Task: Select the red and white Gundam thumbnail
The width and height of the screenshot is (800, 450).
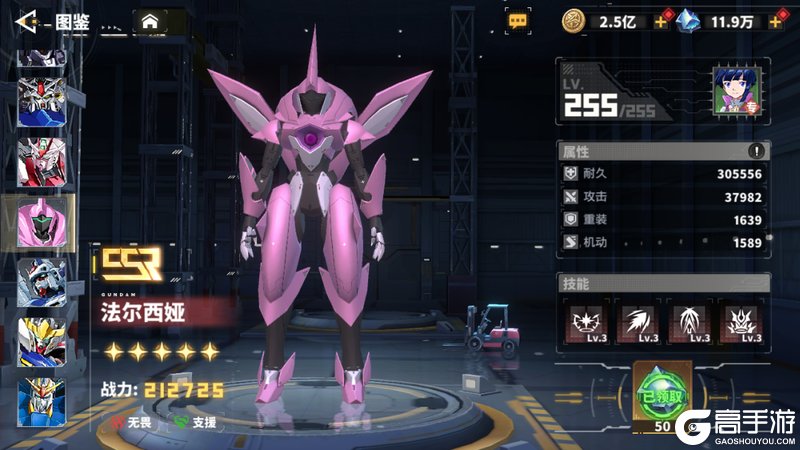Action: pyautogui.click(x=42, y=161)
